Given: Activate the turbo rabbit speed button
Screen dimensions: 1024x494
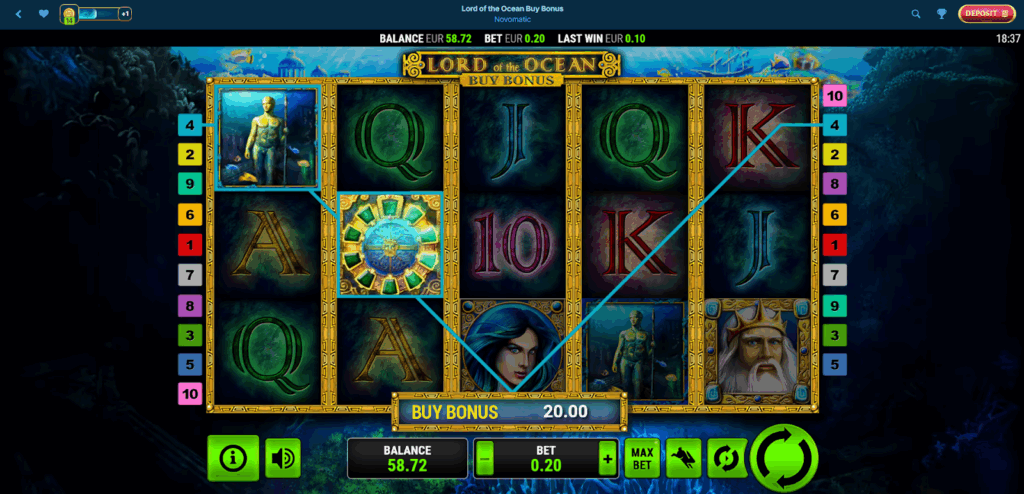Looking at the screenshot, I should click(683, 458).
